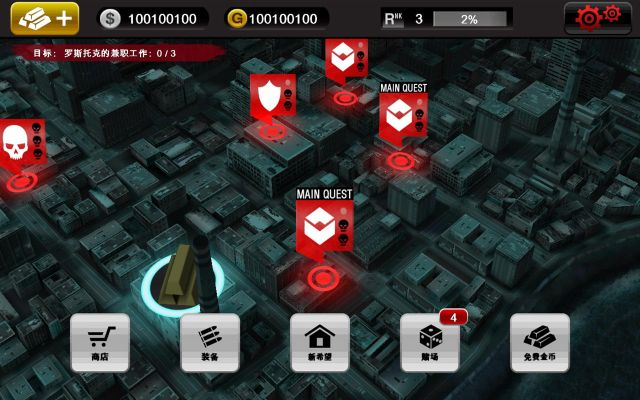
Task: Claim free gold via 免费金币
Action: point(540,342)
